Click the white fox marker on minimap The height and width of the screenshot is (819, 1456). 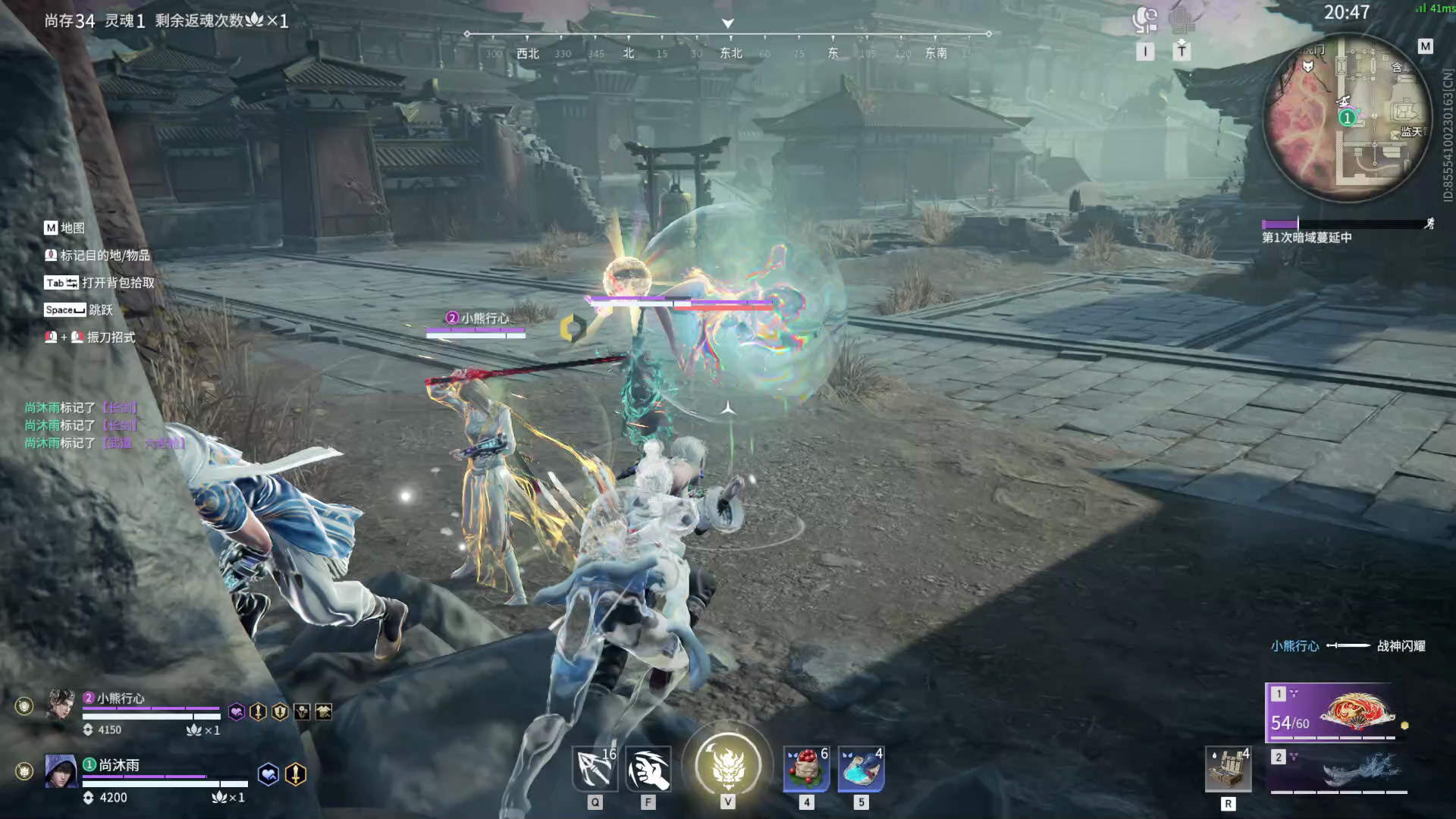coord(1308,67)
